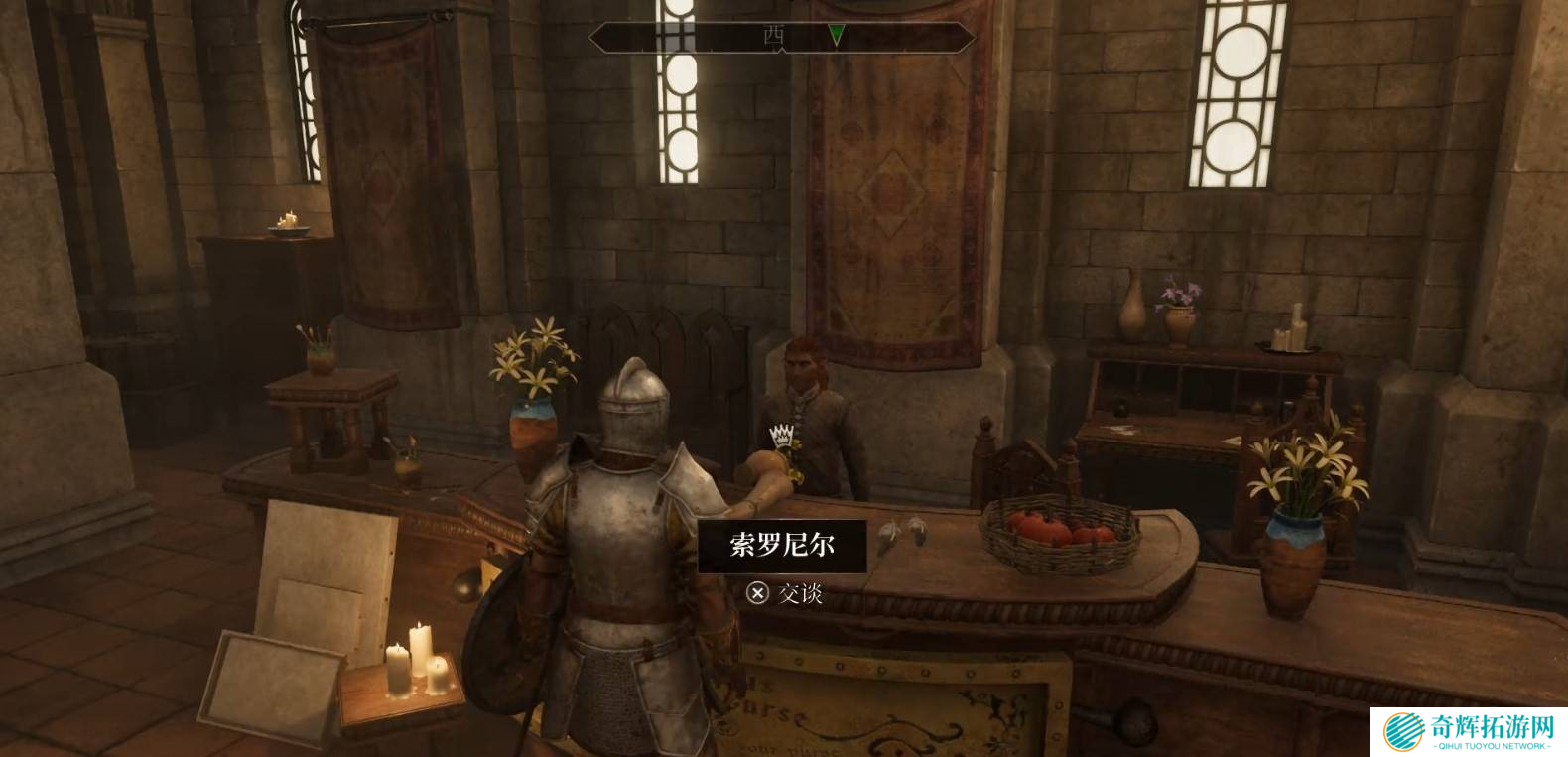Open the 奇辉拓游网 watermark logo
Screen dimensions: 1568x757
click(x=1468, y=732)
